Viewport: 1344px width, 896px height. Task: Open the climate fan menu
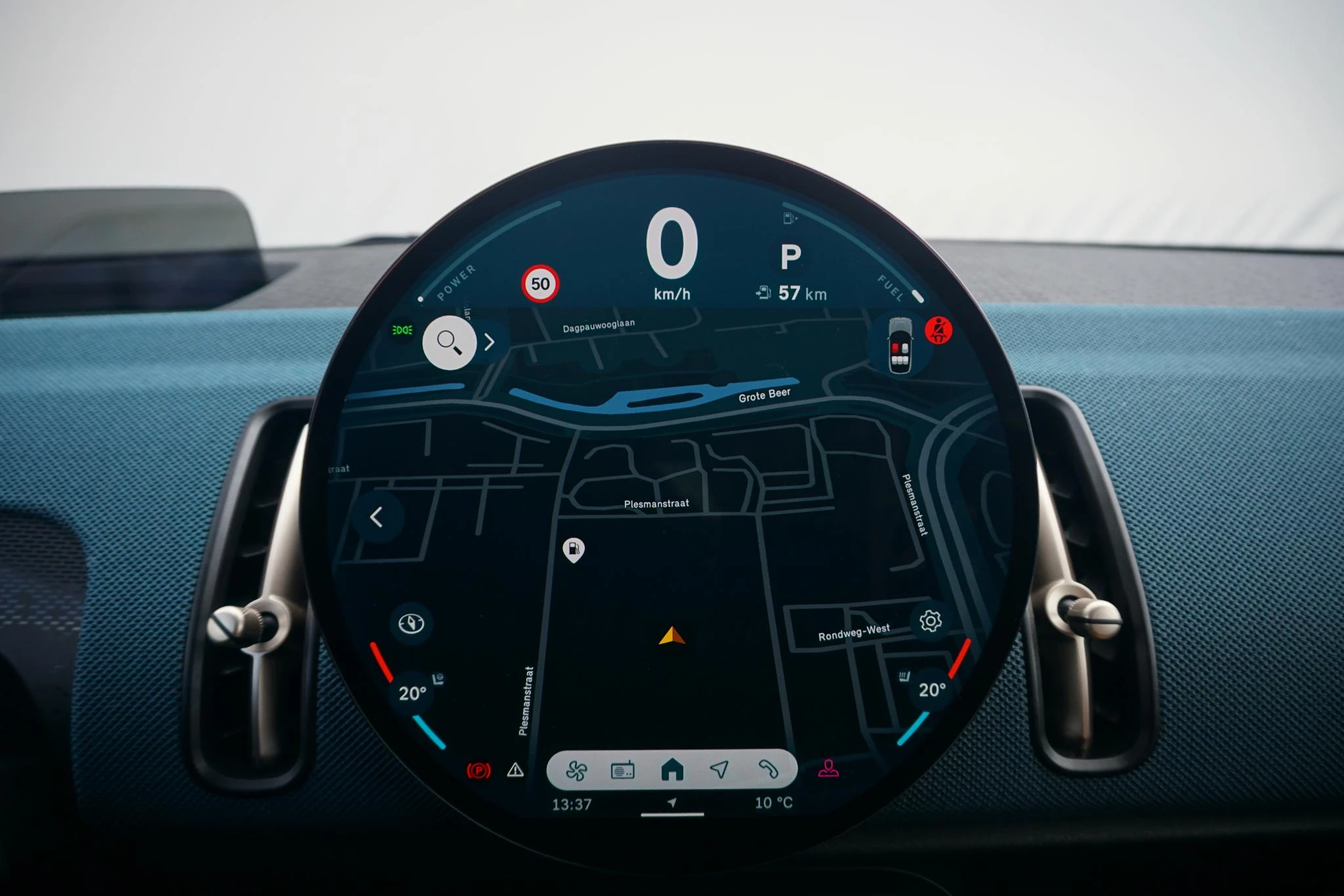point(576,770)
